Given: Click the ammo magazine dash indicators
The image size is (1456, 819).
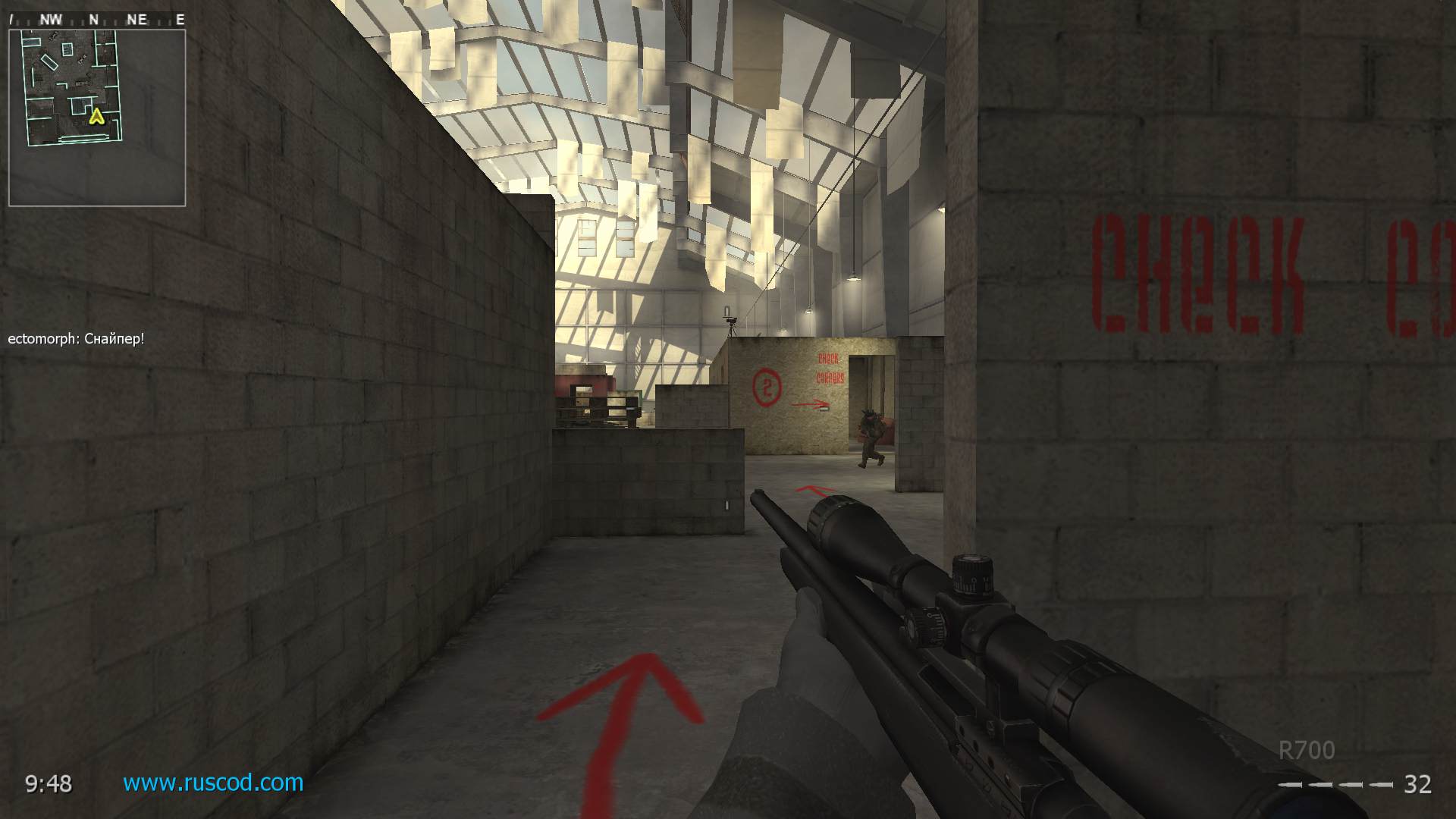Looking at the screenshot, I should [1337, 786].
